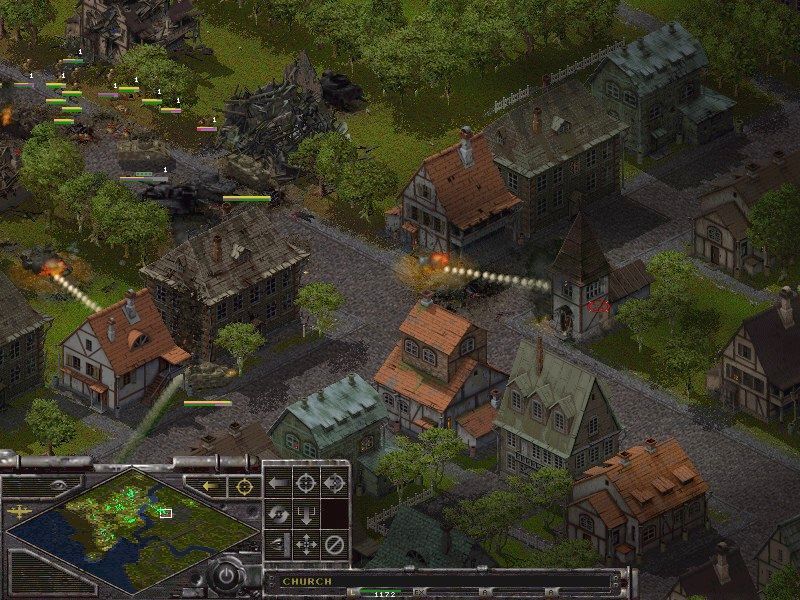Activate the circular rotate arrows command
The width and height of the screenshot is (800, 600).
tap(278, 515)
